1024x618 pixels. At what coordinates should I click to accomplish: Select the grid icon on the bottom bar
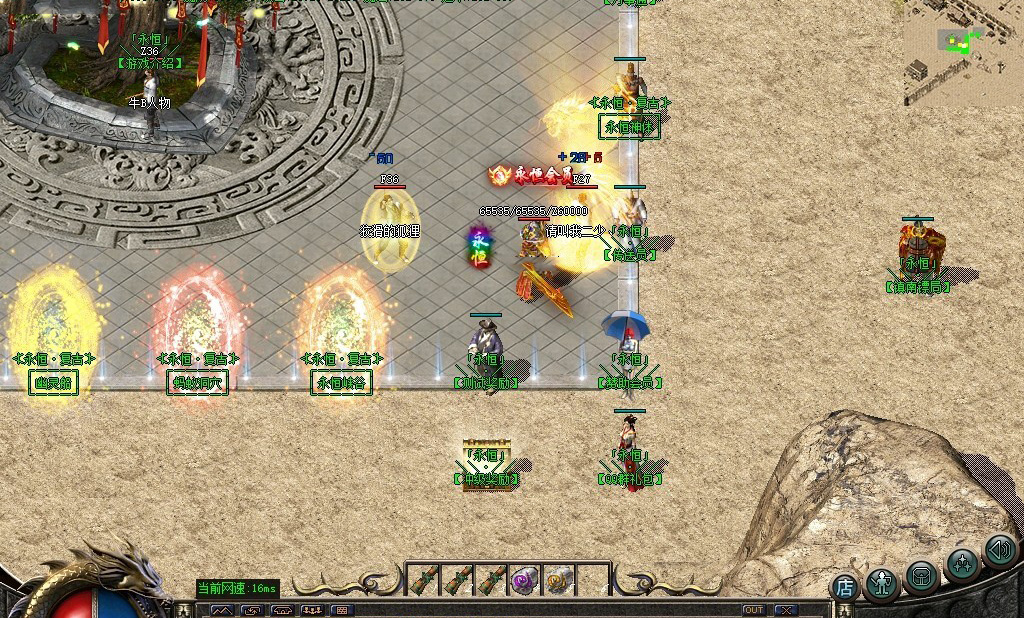click(341, 610)
